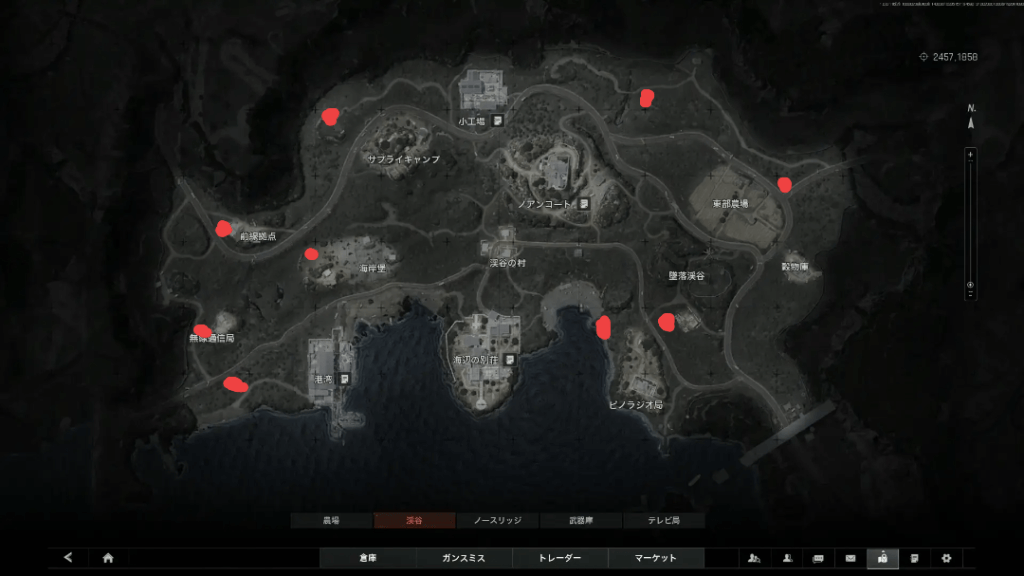The height and width of the screenshot is (576, 1024).
Task: Switch to the 農場 map tab
Action: (x=331, y=521)
